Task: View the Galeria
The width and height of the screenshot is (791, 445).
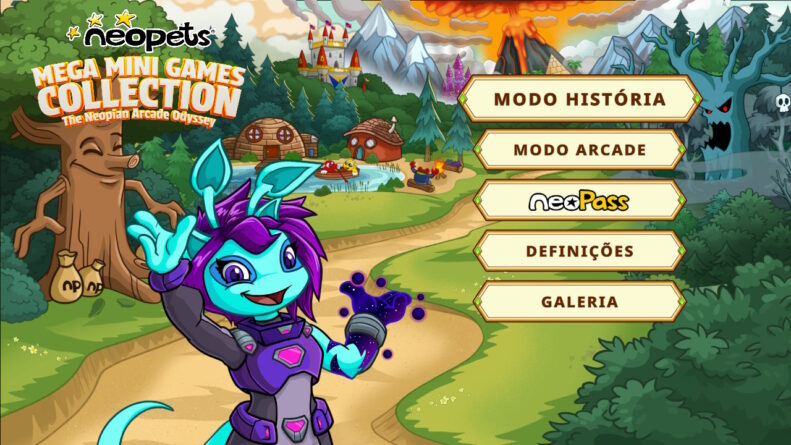Action: (x=579, y=301)
